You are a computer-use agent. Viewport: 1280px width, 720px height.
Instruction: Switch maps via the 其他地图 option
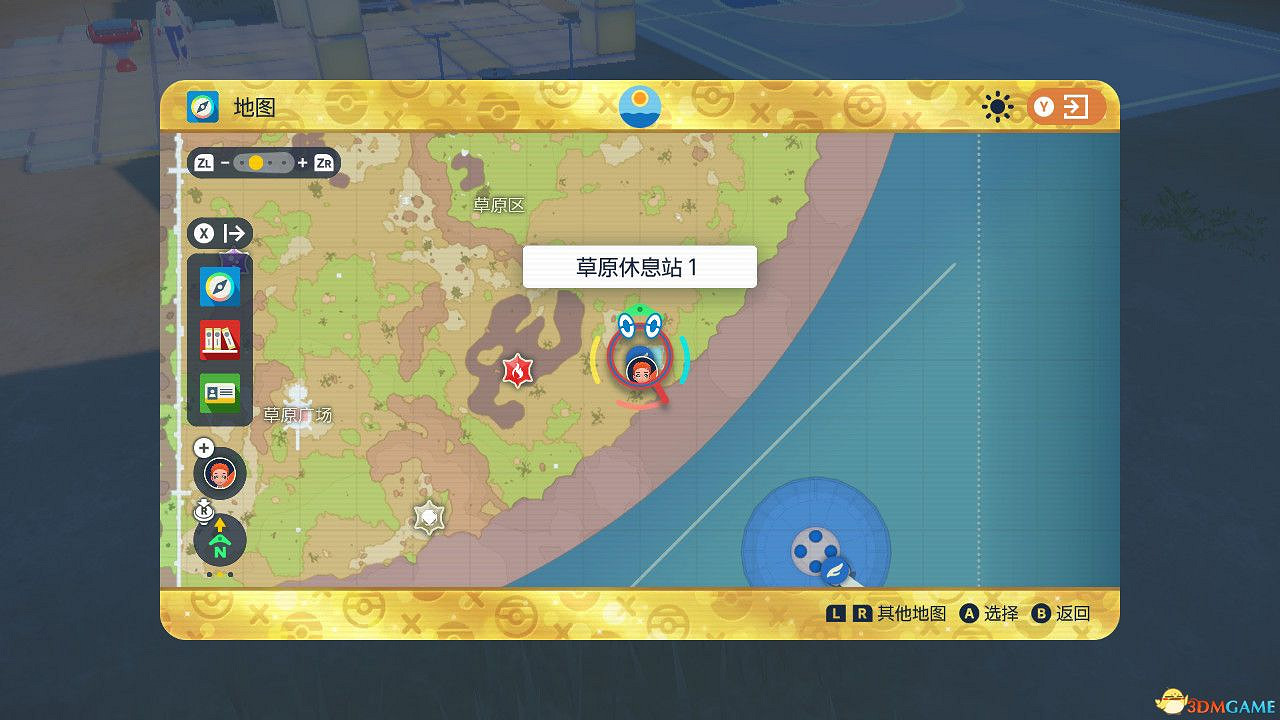point(908,613)
